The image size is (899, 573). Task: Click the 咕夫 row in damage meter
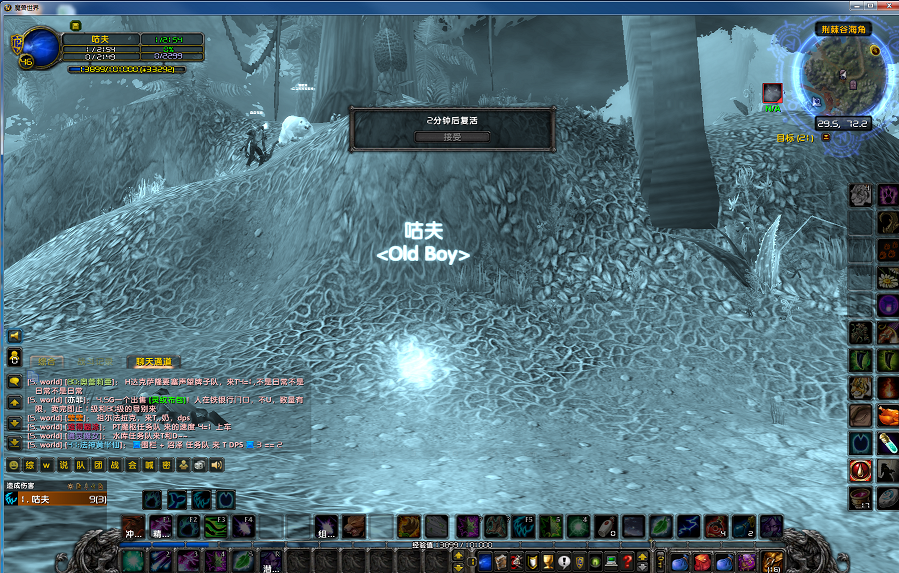(x=56, y=499)
